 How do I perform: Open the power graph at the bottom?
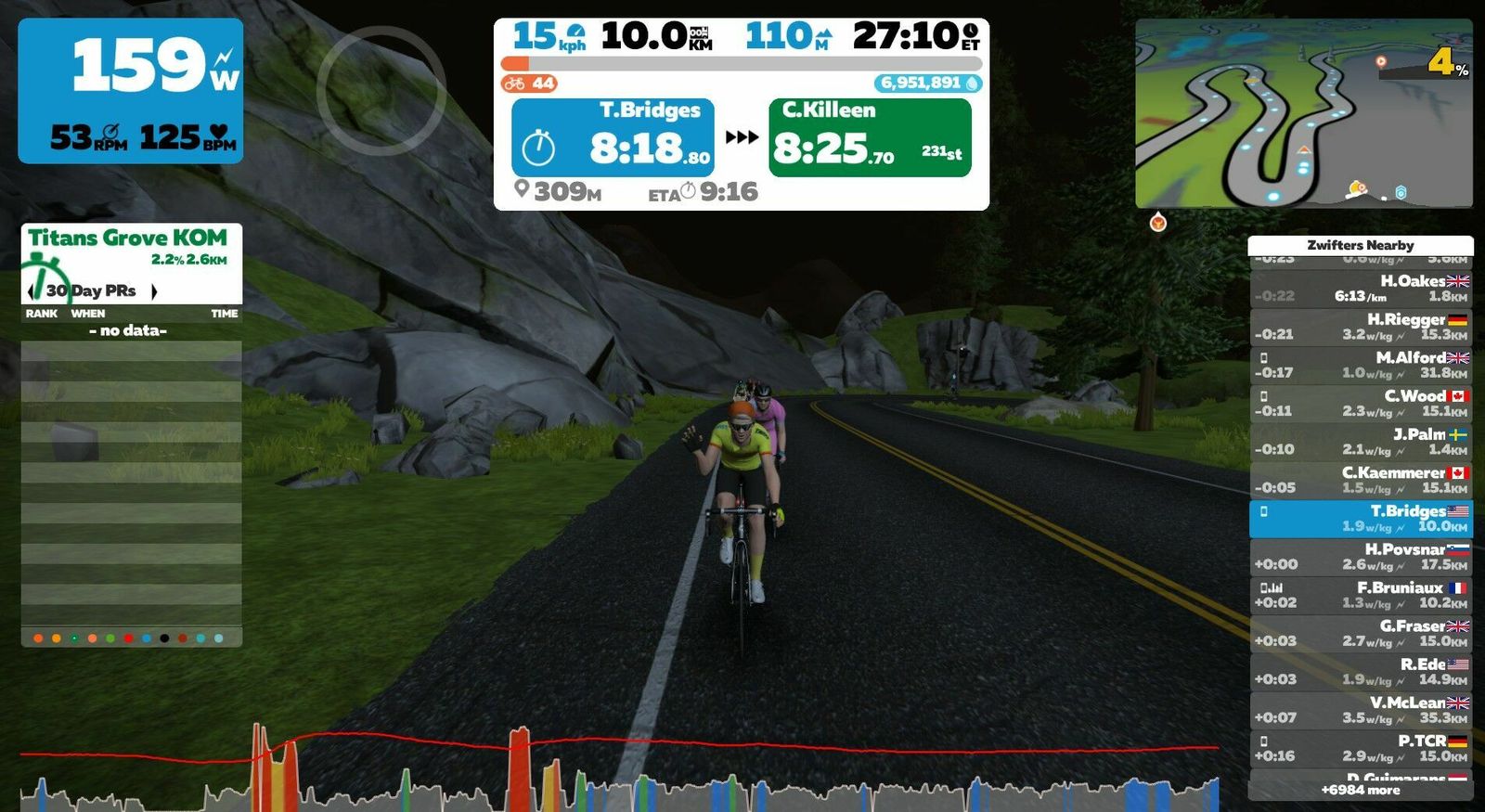point(619,768)
